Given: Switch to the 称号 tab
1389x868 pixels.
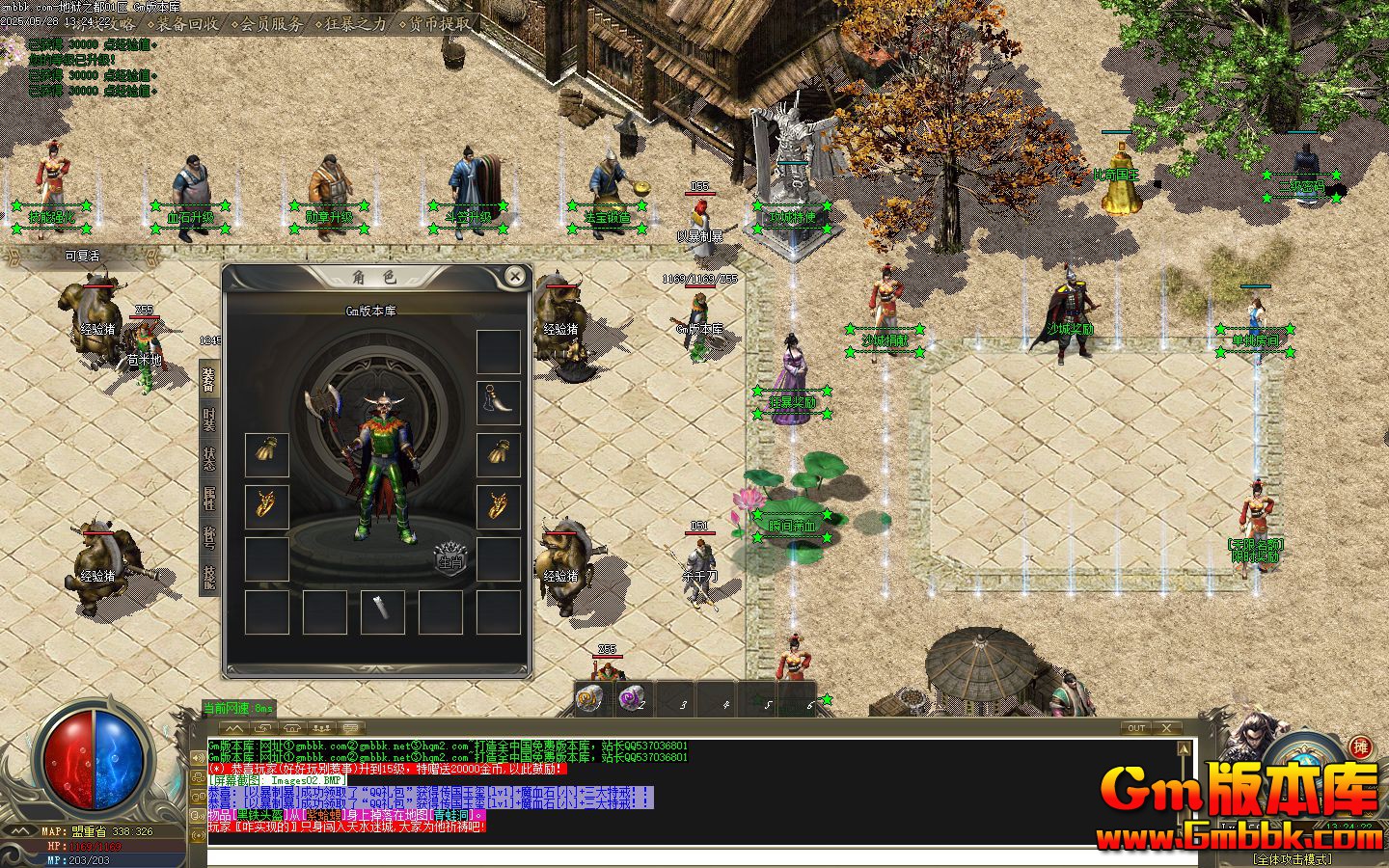Looking at the screenshot, I should pyautogui.click(x=209, y=536).
